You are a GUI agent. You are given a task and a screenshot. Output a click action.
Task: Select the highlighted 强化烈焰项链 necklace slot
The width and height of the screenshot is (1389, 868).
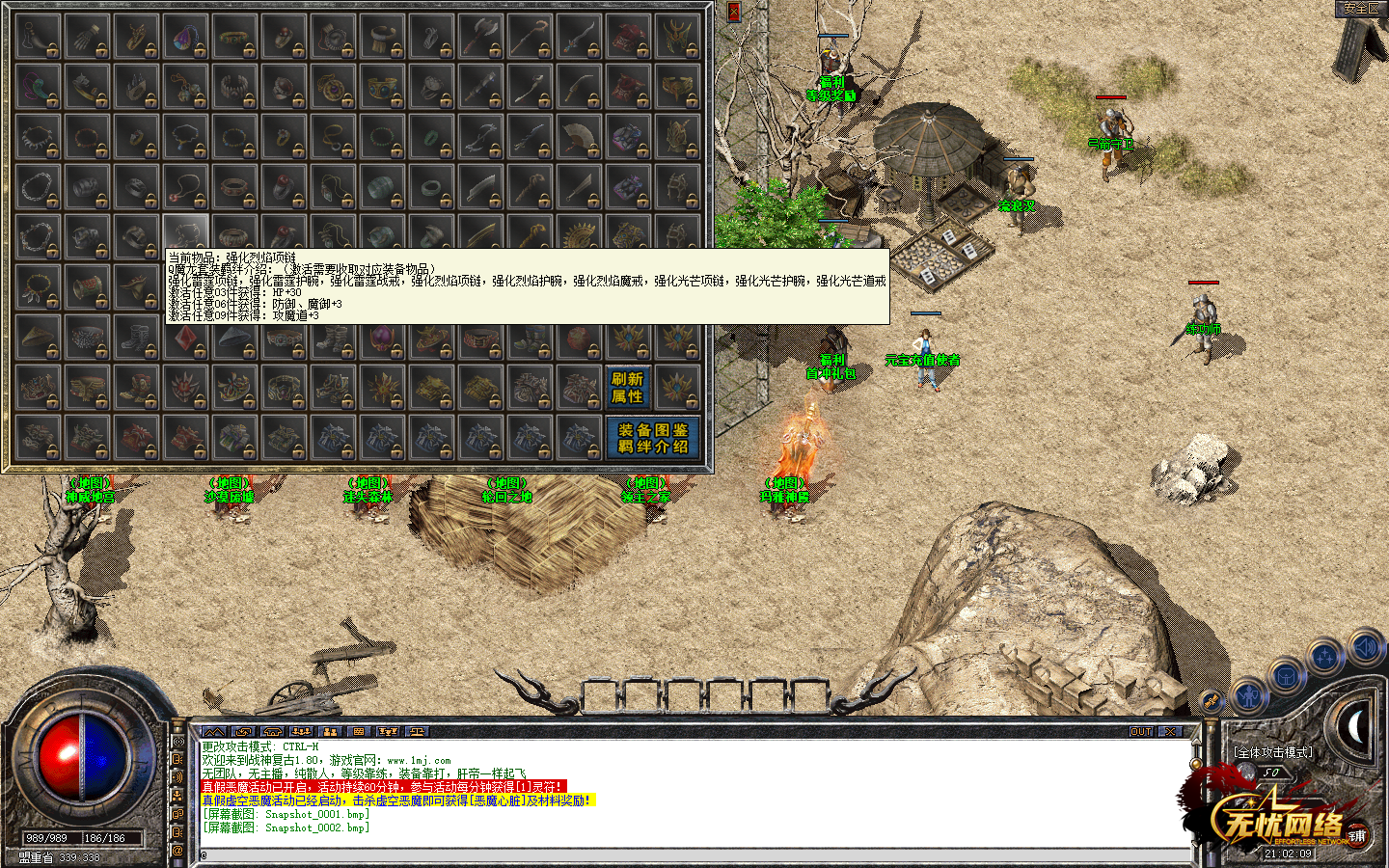pos(186,233)
